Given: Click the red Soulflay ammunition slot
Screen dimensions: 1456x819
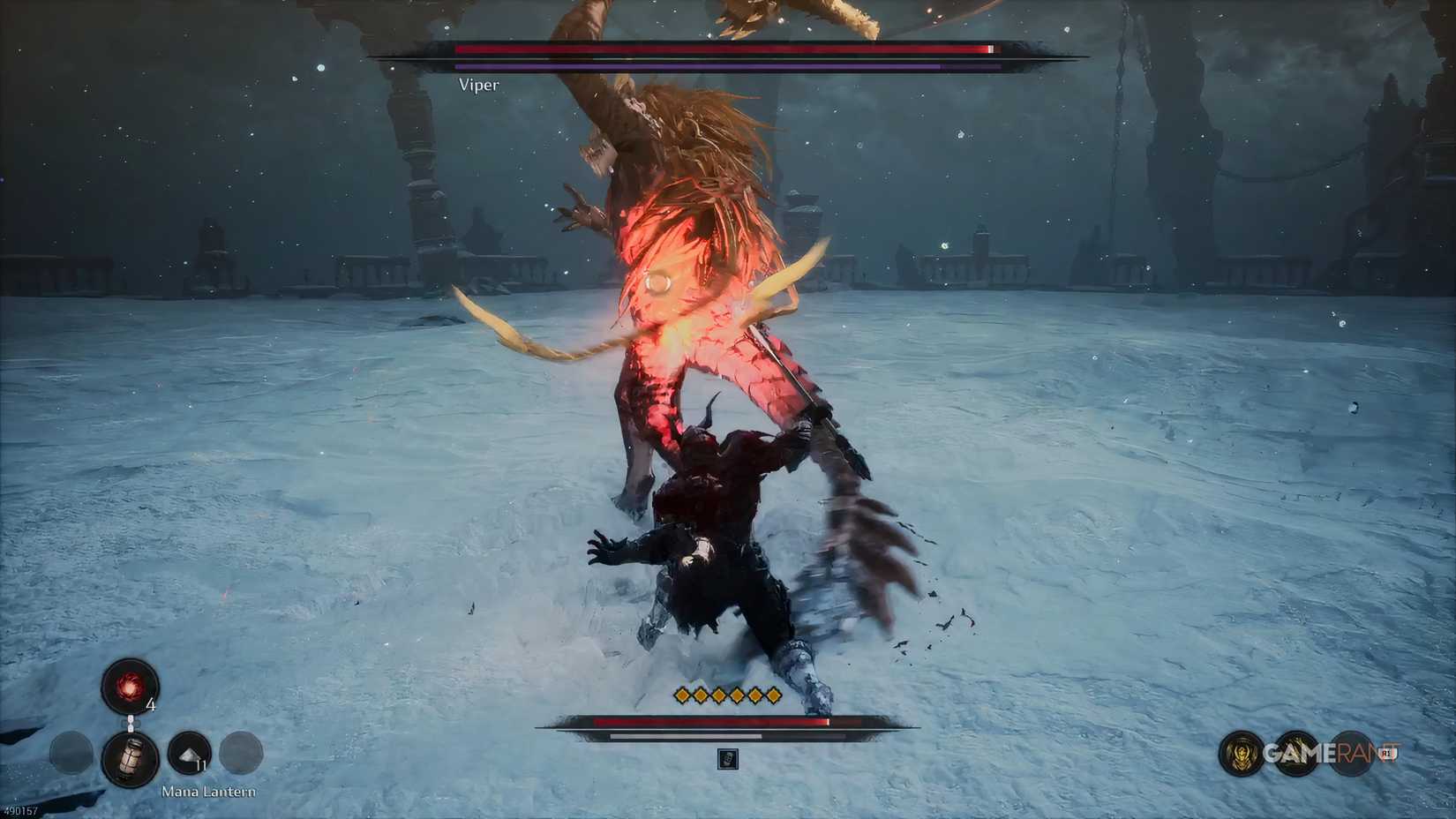Looking at the screenshot, I should coord(130,687).
